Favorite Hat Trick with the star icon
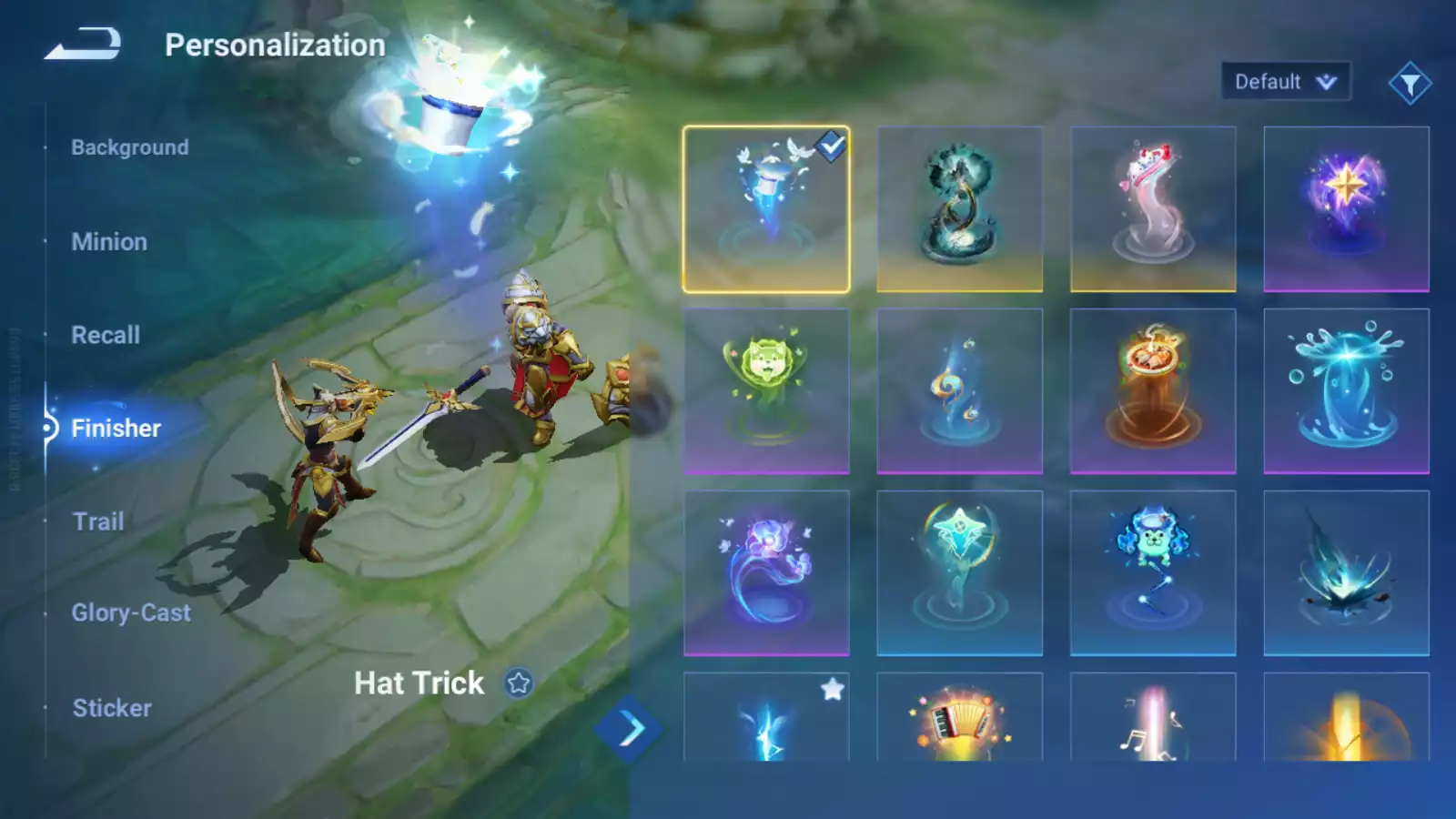The width and height of the screenshot is (1456, 819). pos(519,682)
